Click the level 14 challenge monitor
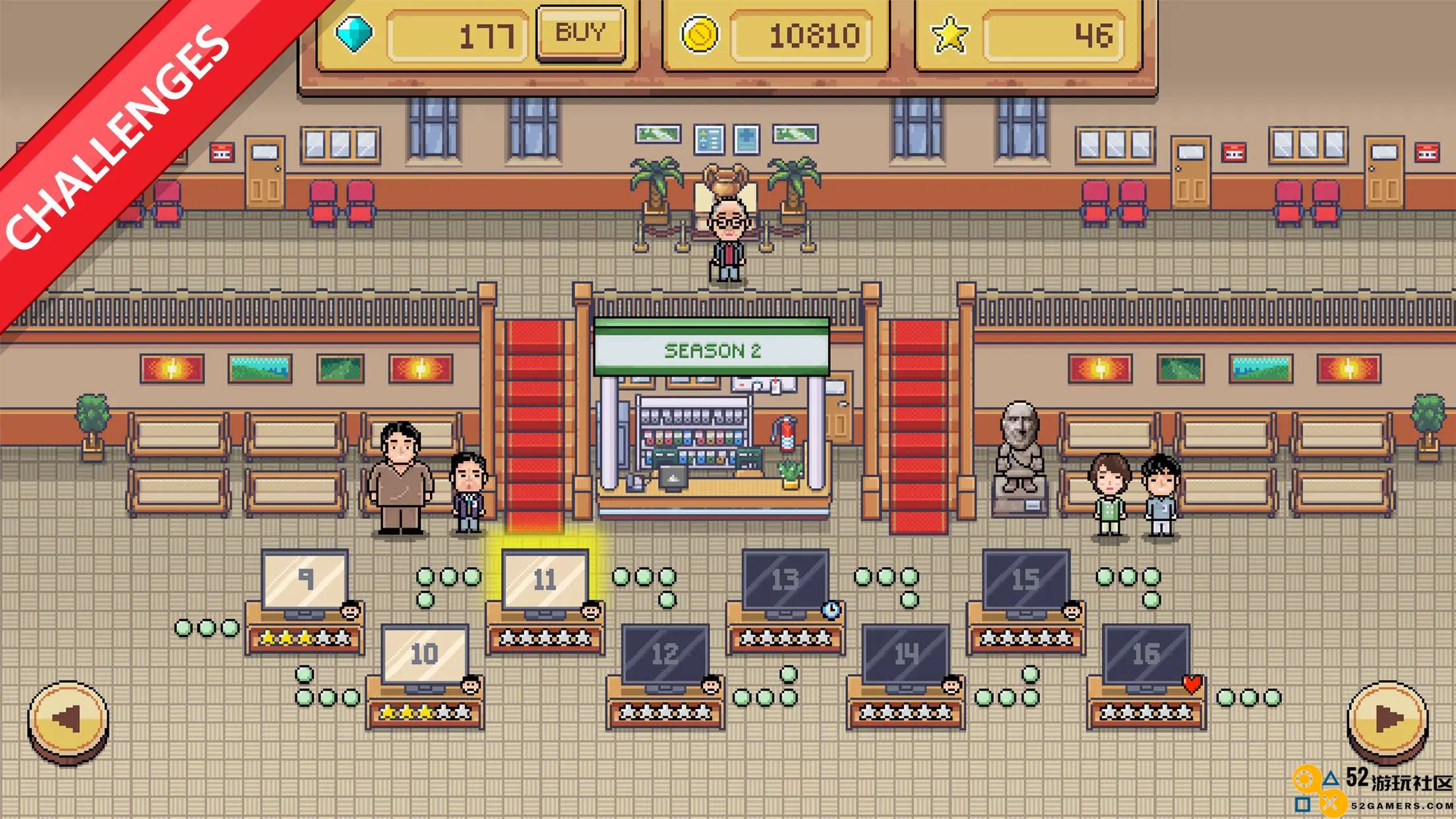This screenshot has height=819, width=1456. point(905,655)
